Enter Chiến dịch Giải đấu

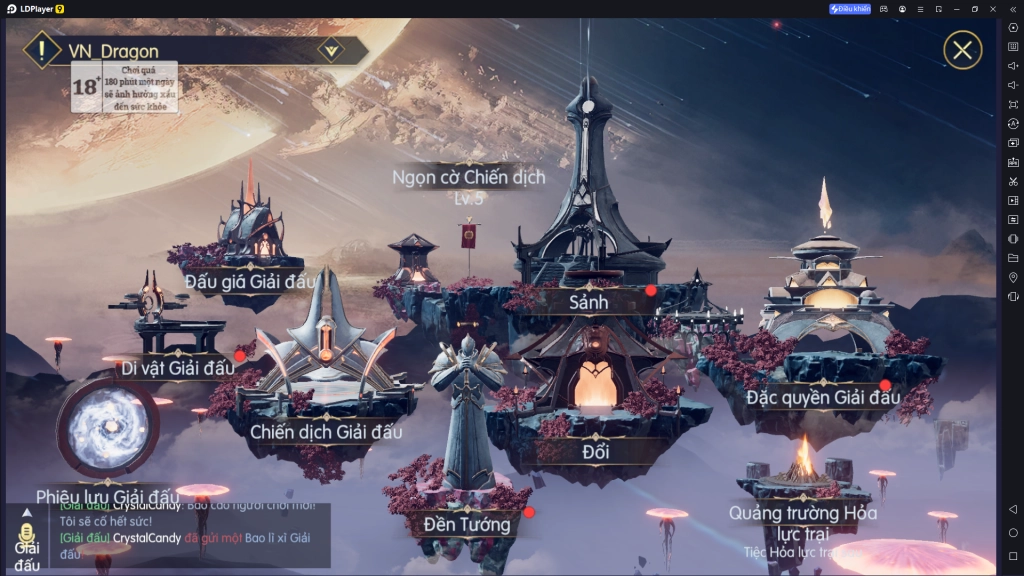click(x=326, y=432)
